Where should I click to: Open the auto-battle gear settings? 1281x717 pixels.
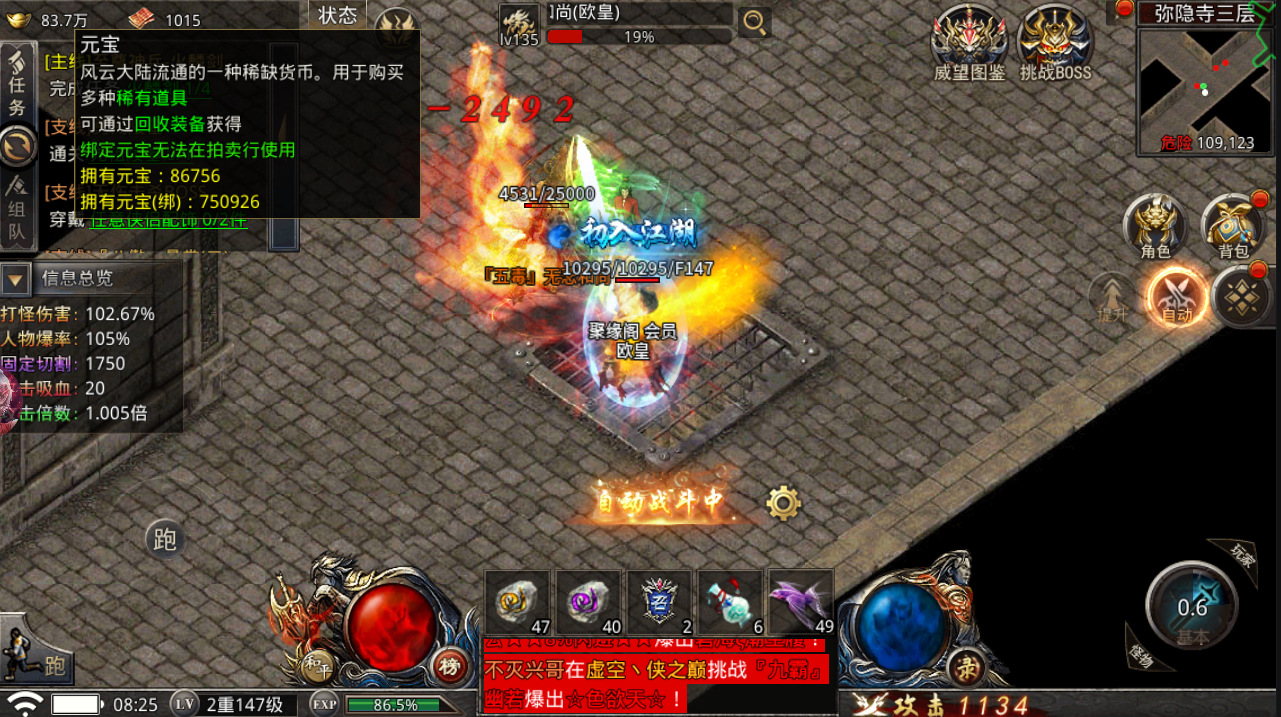click(784, 502)
